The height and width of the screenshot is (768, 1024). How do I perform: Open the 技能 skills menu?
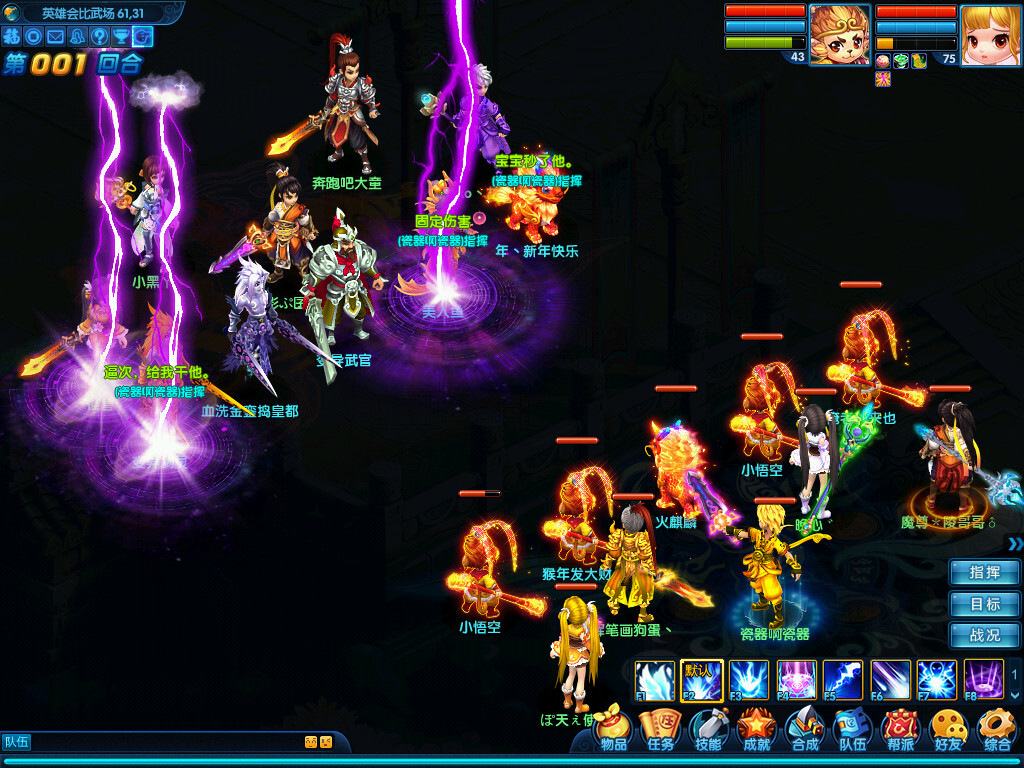[x=708, y=728]
